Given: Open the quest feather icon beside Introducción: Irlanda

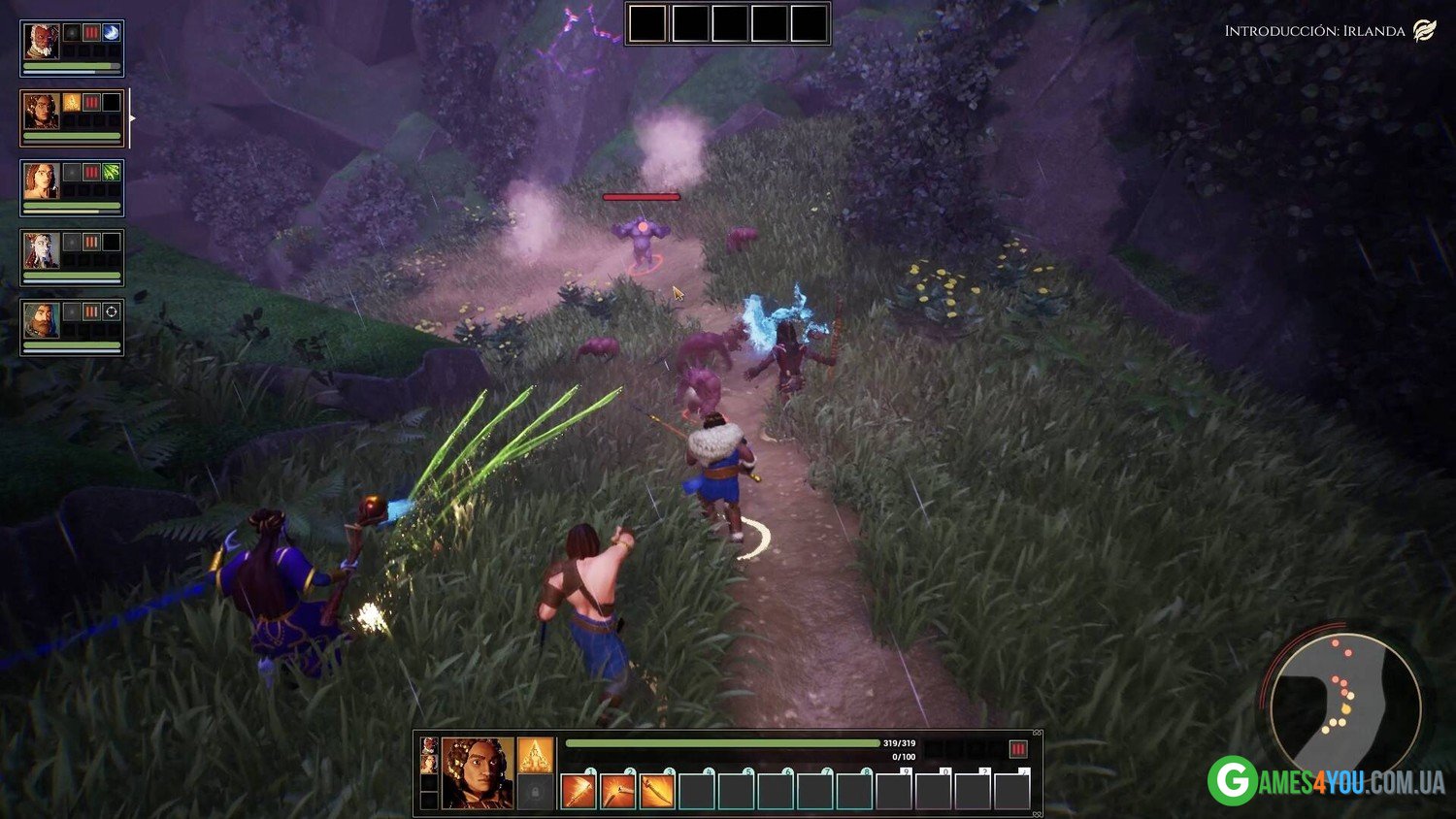Looking at the screenshot, I should 1424,30.
